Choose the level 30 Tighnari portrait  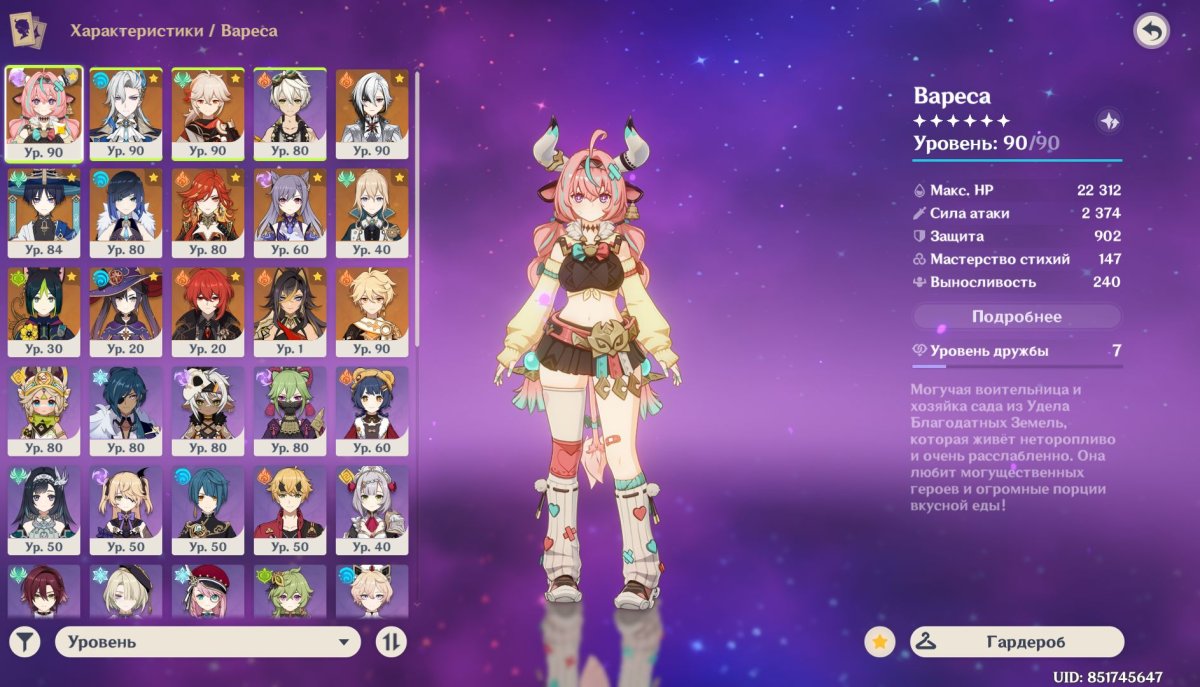pos(44,311)
